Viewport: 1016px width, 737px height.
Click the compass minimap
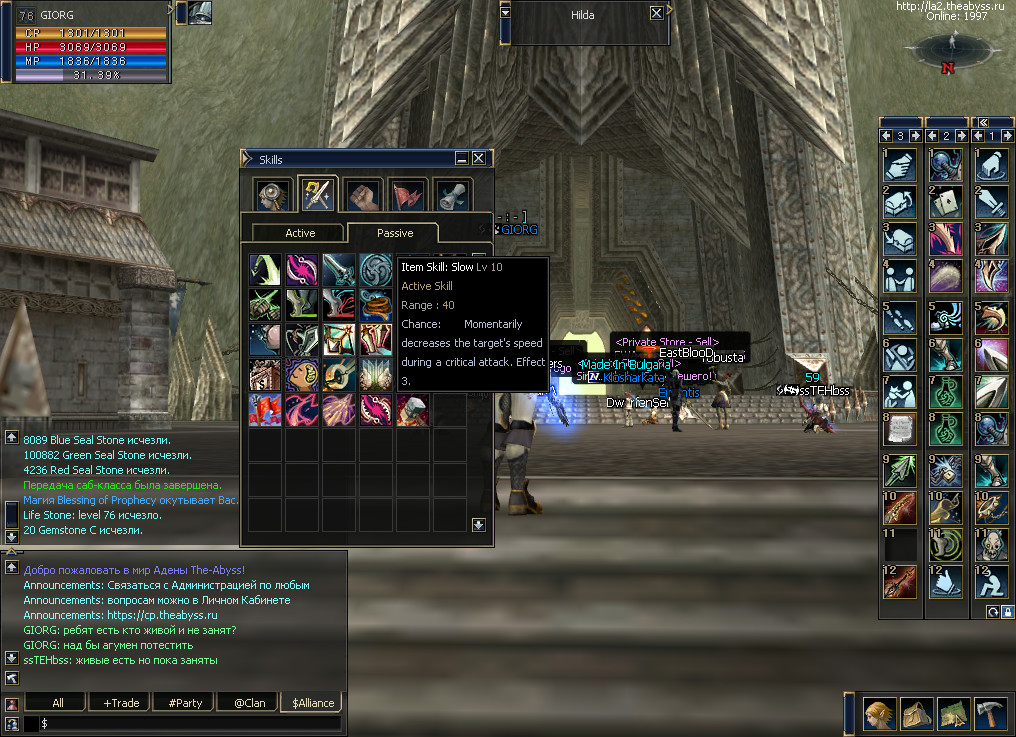(x=947, y=47)
